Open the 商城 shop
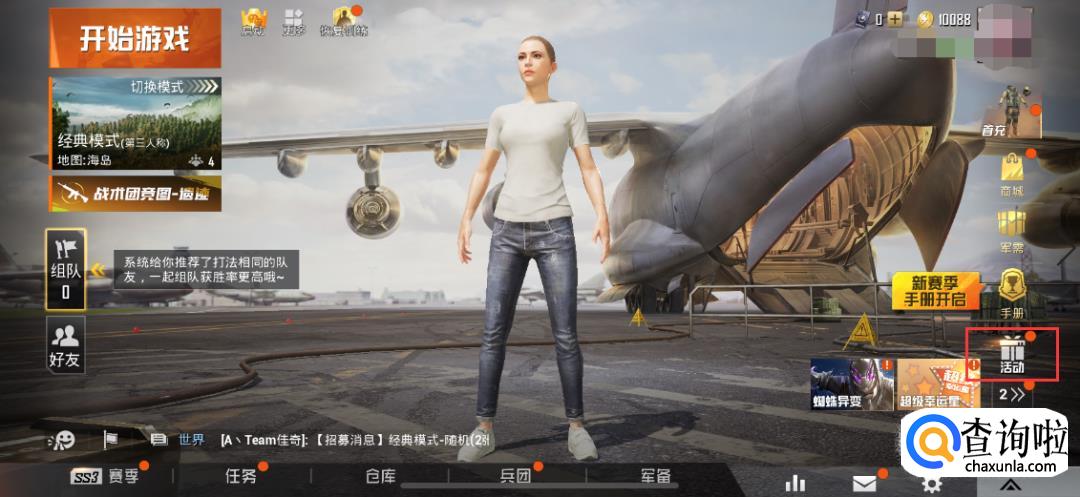The height and width of the screenshot is (497, 1080). [1012, 176]
